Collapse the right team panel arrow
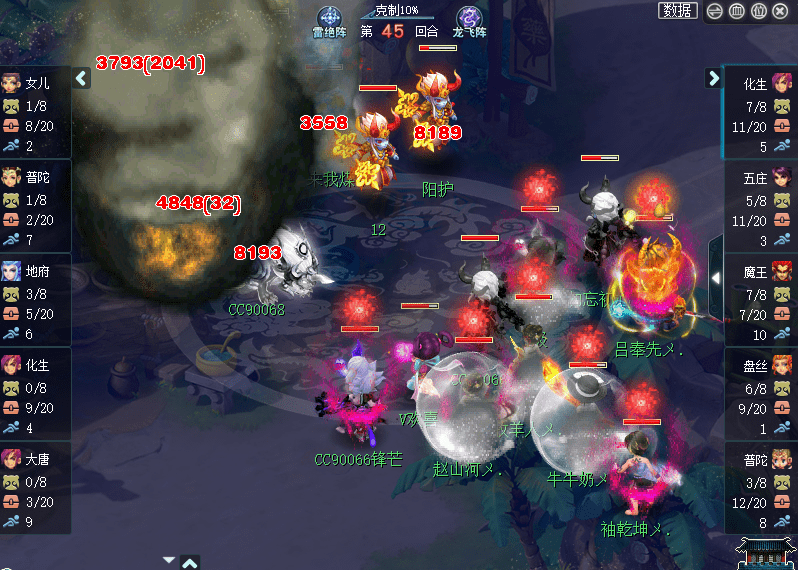This screenshot has width=798, height=570. click(x=713, y=78)
